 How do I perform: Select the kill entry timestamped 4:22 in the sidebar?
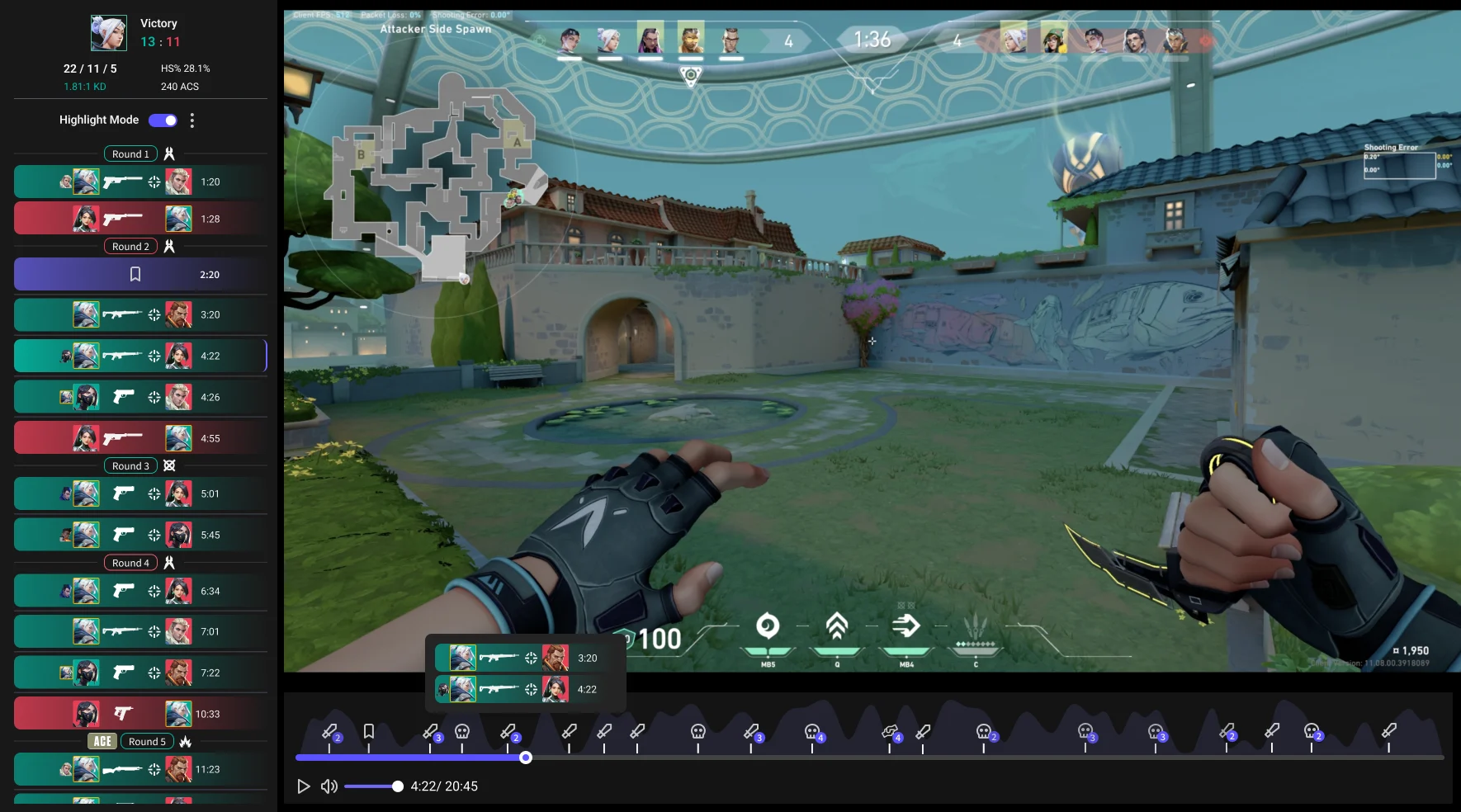click(140, 356)
